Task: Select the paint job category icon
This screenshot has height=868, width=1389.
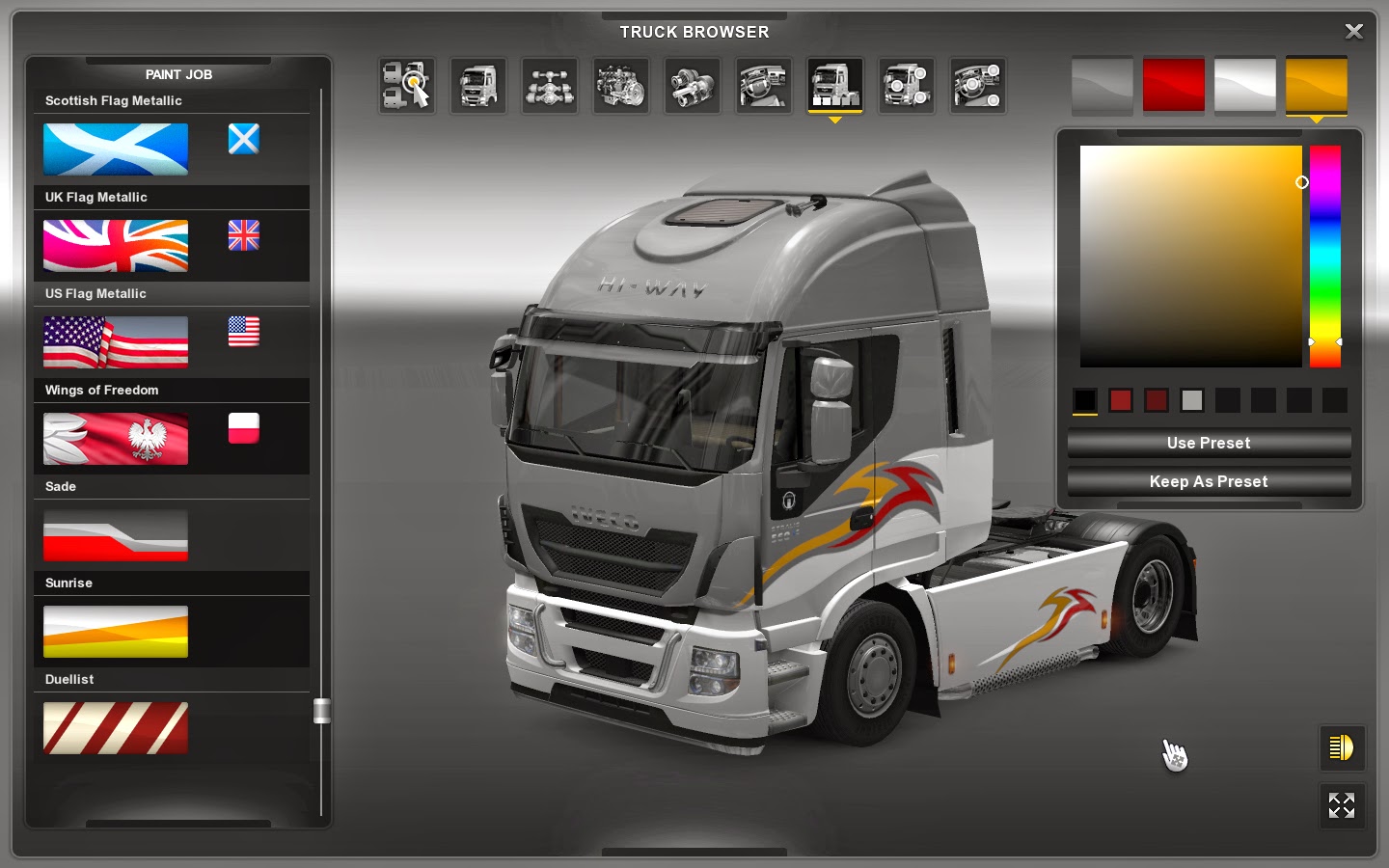Action: click(834, 86)
